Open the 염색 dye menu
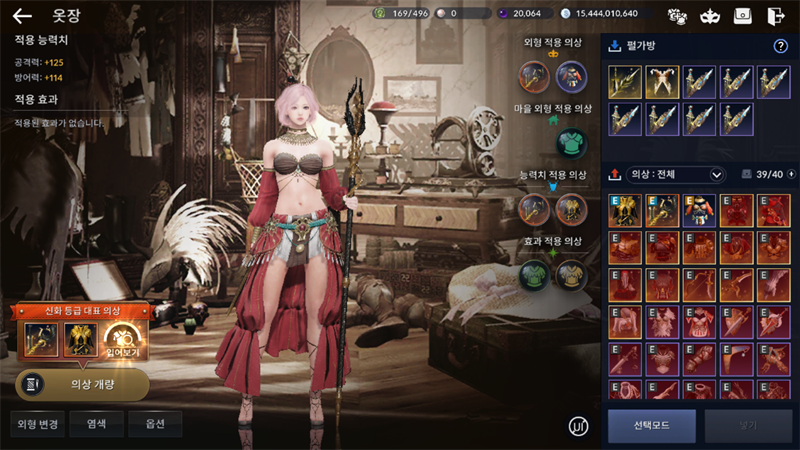This screenshot has width=800, height=450. [96, 424]
